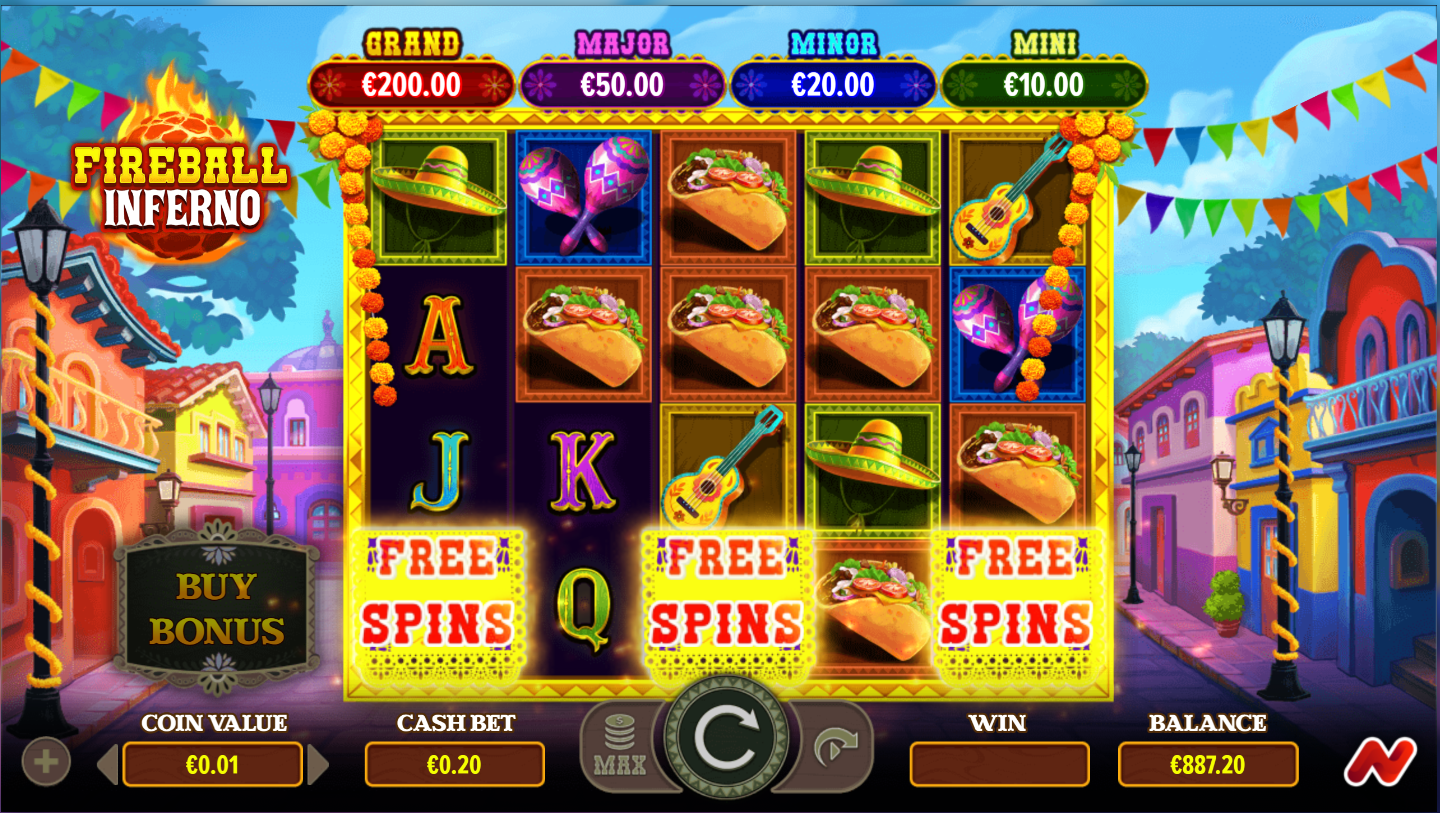This screenshot has height=813, width=1440.
Task: Open the Buy Bonus feature
Action: (216, 609)
